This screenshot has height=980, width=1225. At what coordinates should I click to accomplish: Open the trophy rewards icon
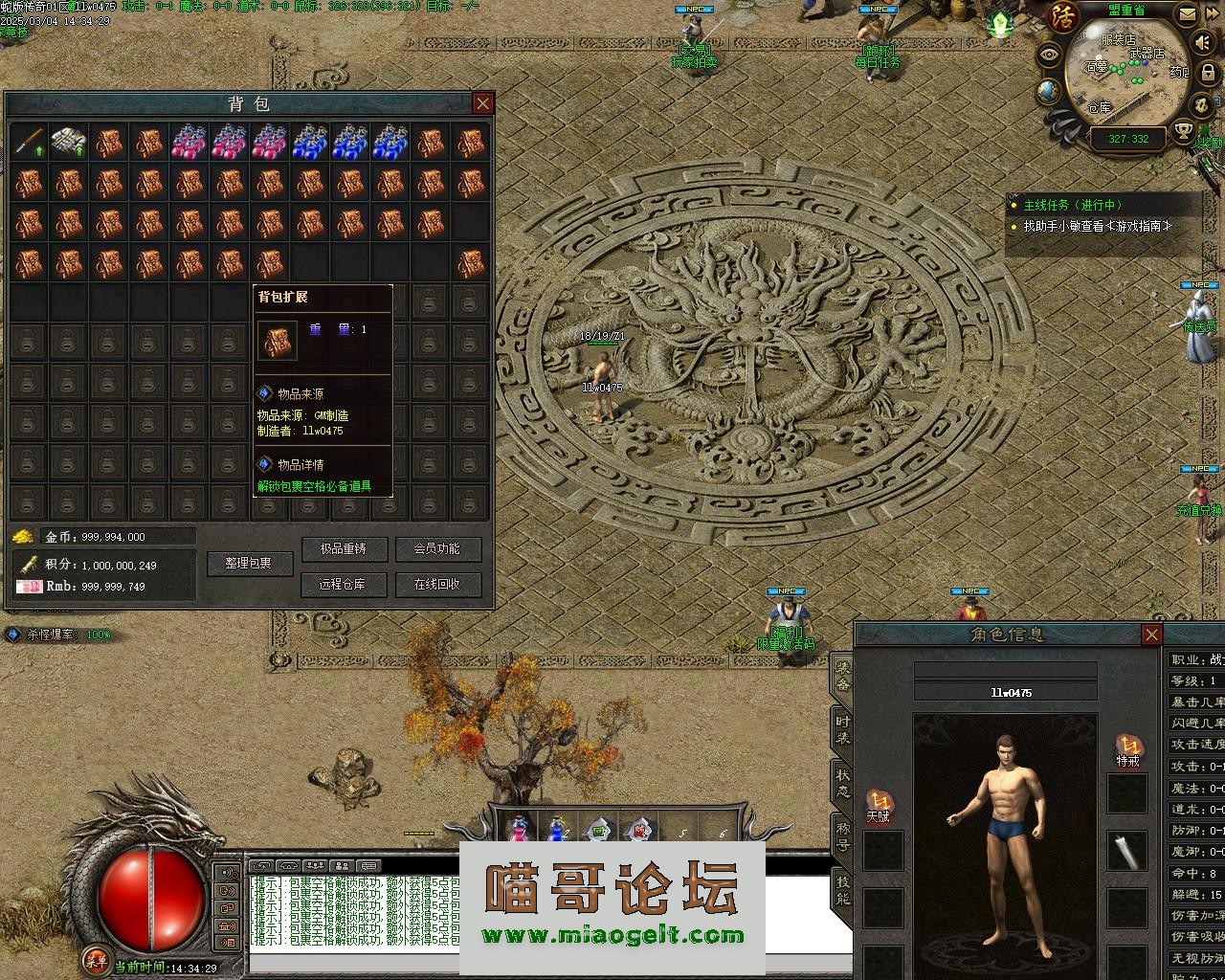pyautogui.click(x=1185, y=130)
